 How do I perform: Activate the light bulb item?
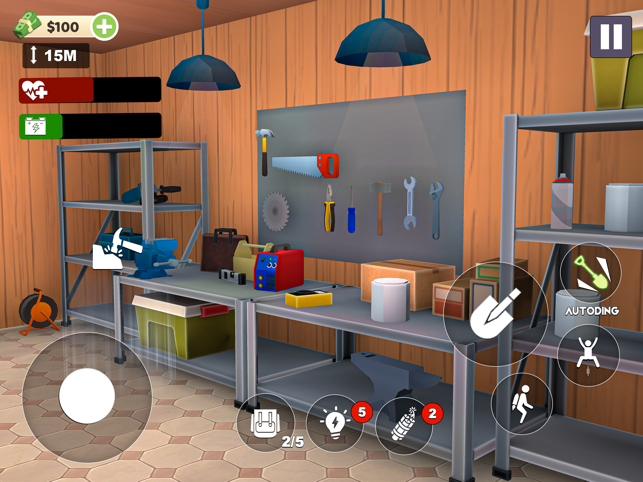[x=334, y=424]
